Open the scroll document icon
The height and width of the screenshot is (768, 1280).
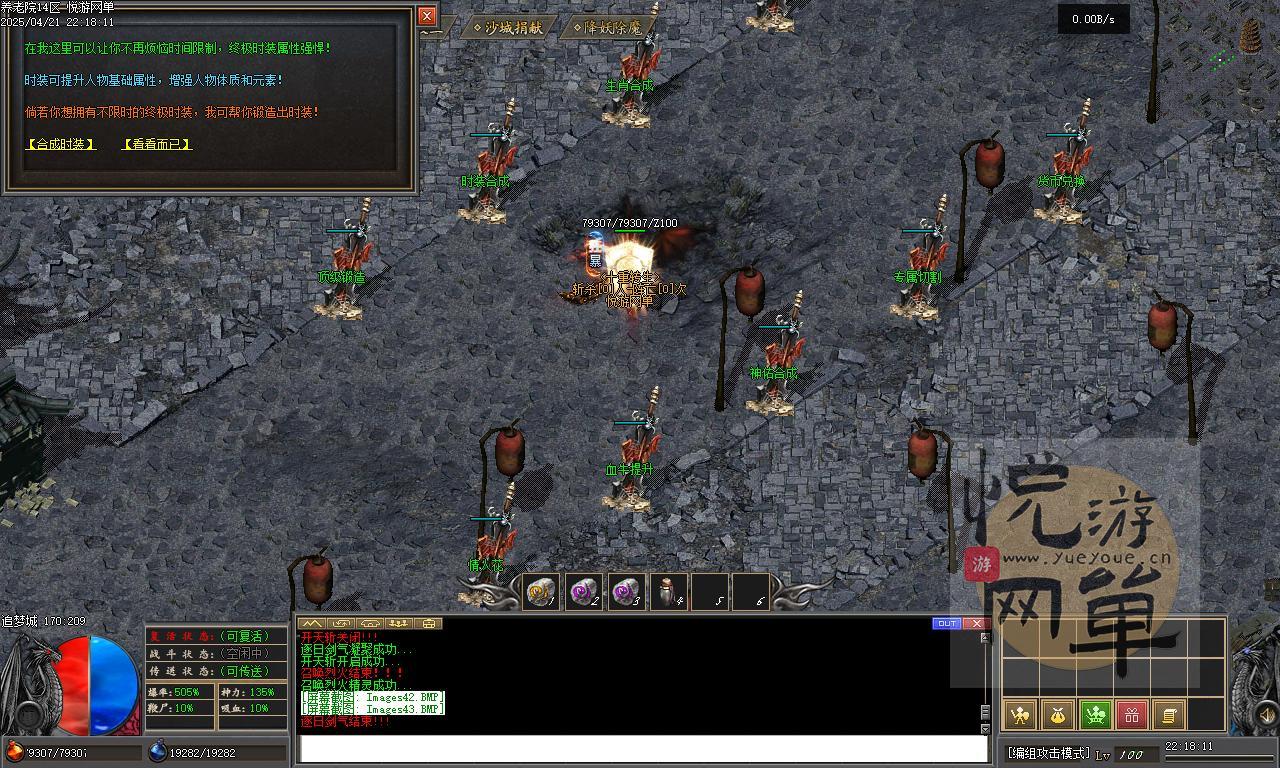pyautogui.click(x=1169, y=715)
